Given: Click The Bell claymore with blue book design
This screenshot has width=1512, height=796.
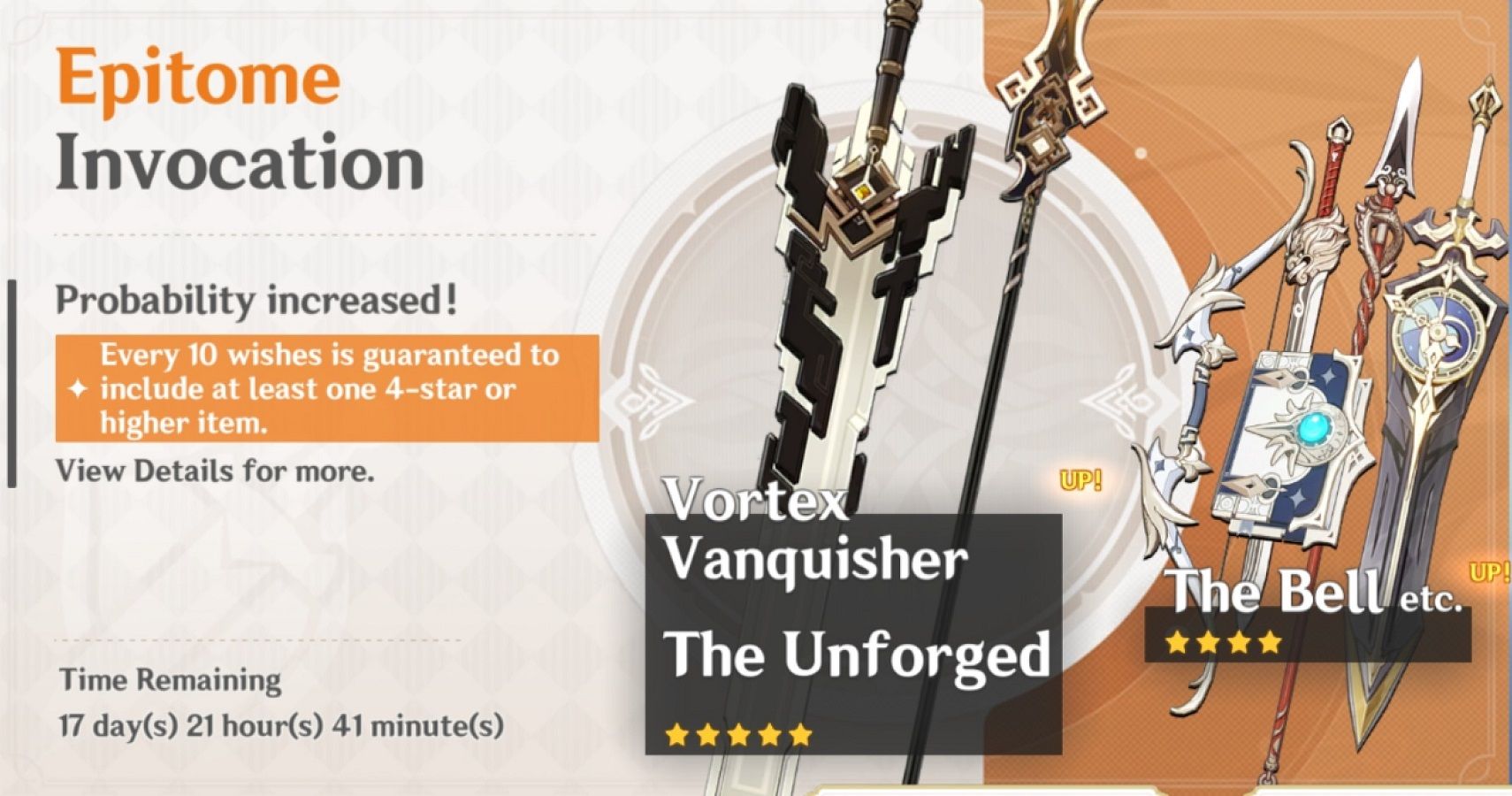Looking at the screenshot, I should (1291, 425).
